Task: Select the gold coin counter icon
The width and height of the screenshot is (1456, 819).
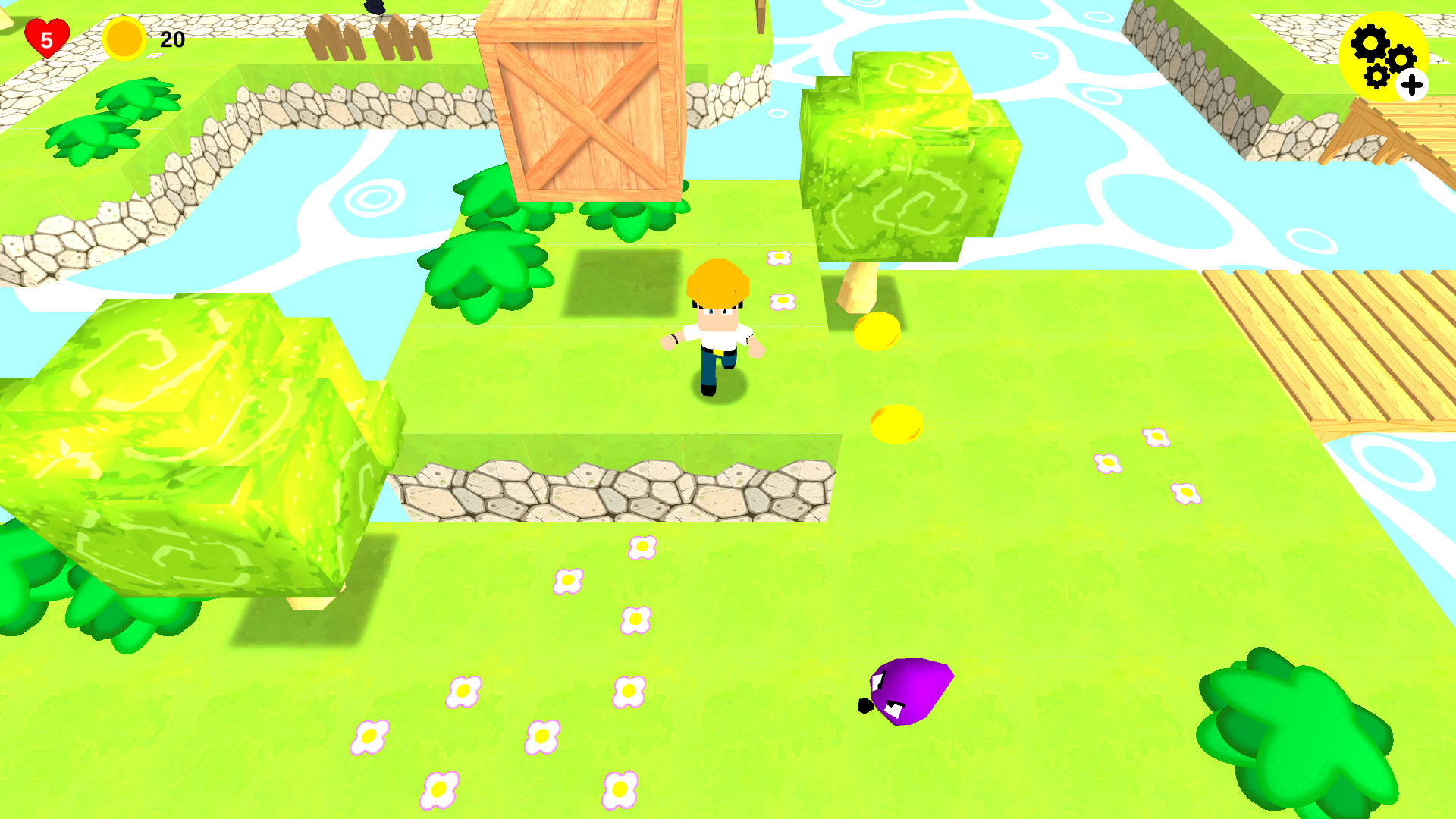Action: [x=126, y=38]
